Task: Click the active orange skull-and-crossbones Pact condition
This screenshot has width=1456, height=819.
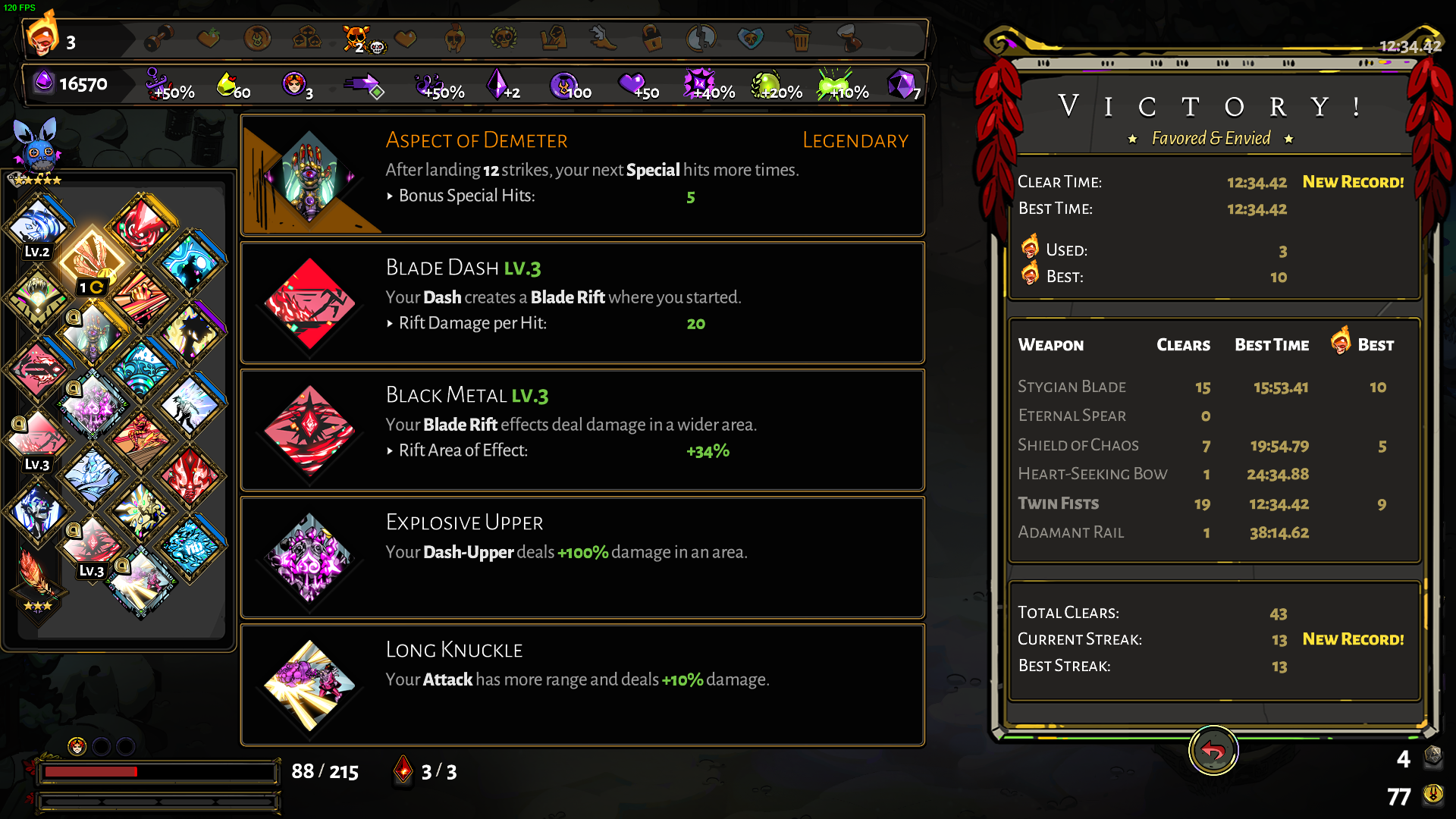Action: coord(356,38)
